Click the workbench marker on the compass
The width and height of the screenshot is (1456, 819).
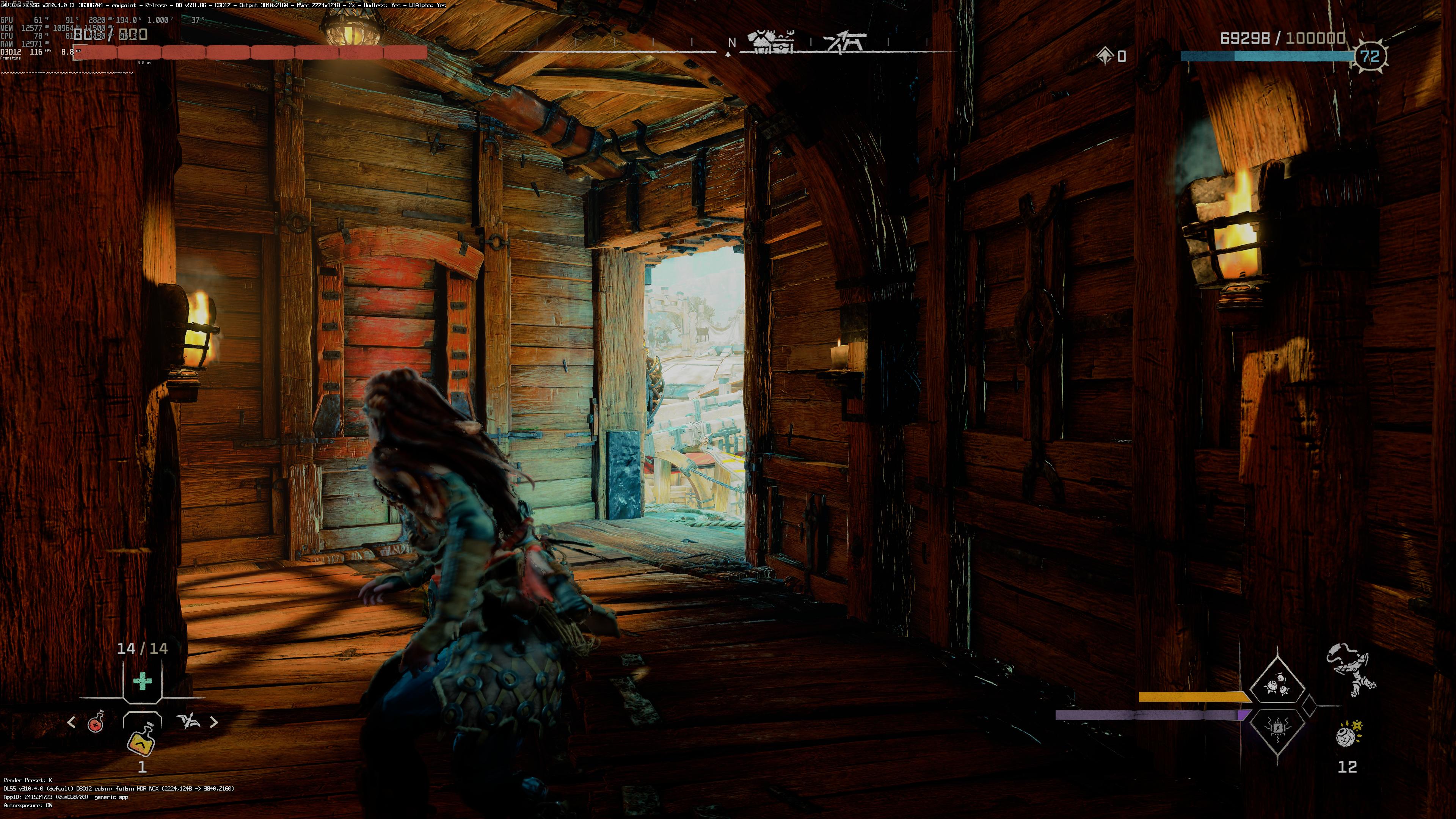tap(844, 42)
